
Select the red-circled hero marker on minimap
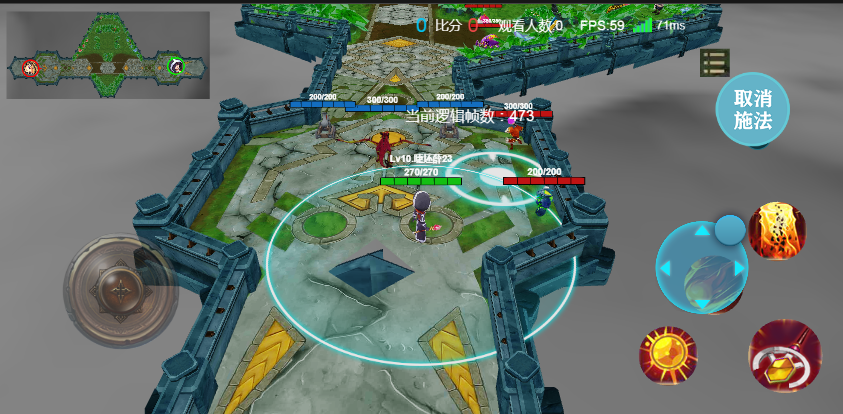[x=30, y=68]
